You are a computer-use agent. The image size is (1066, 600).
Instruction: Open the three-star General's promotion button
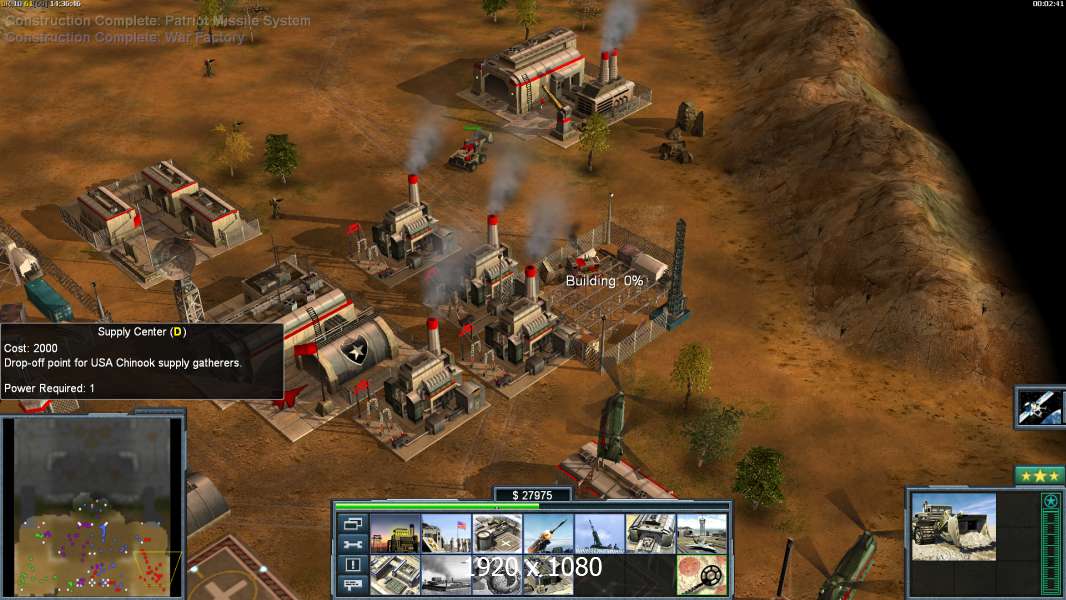tap(1039, 476)
